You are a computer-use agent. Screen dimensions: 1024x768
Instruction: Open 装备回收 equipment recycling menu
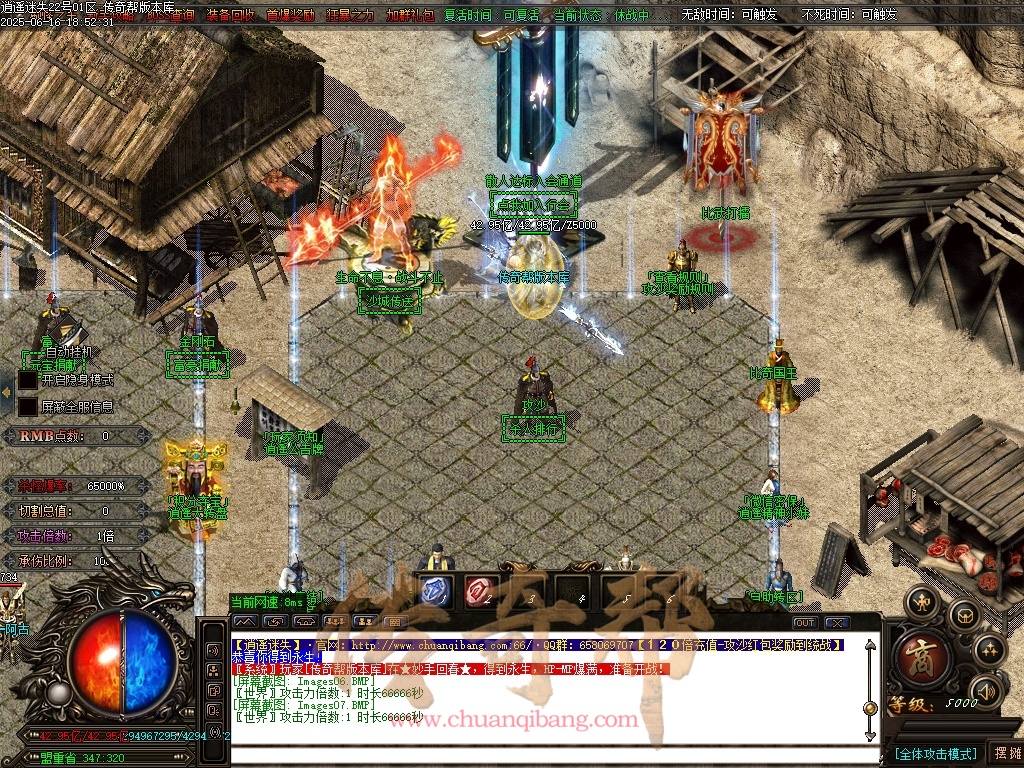tap(230, 15)
